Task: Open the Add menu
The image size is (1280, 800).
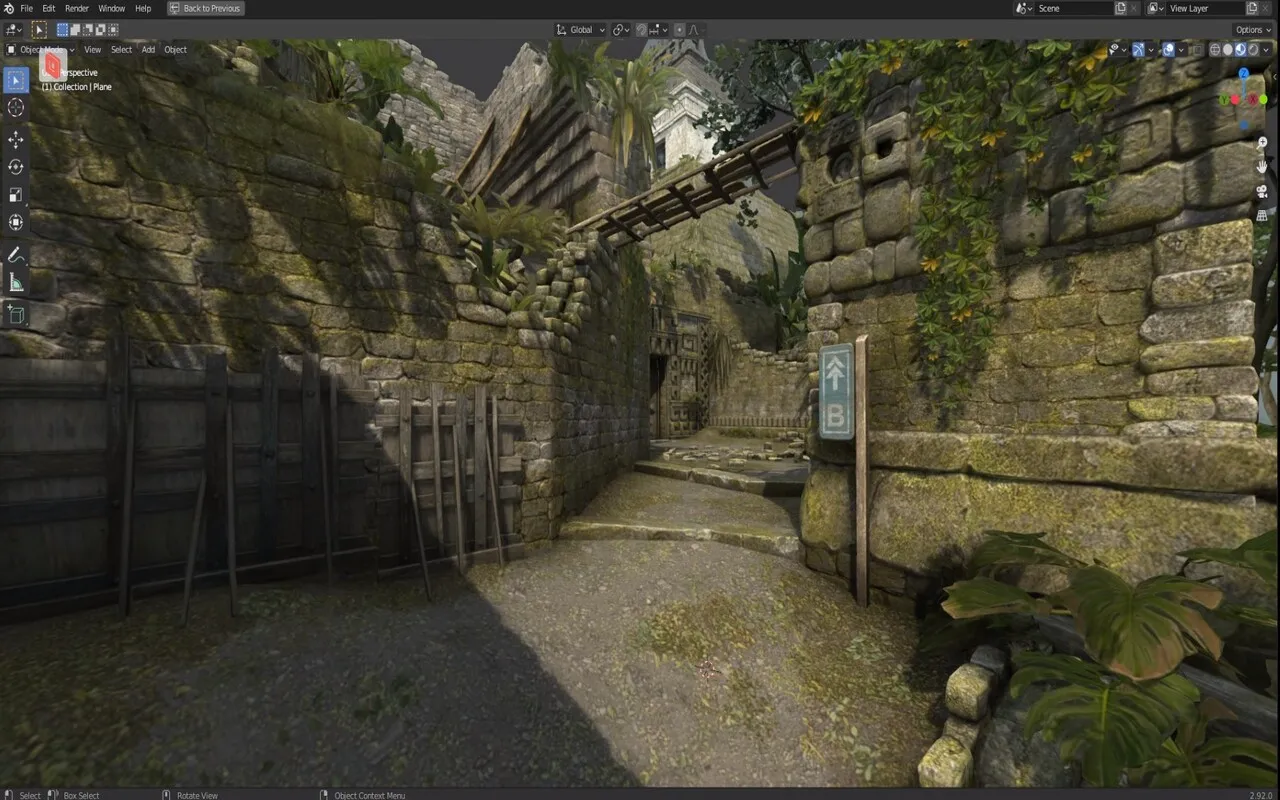Action: (147, 49)
